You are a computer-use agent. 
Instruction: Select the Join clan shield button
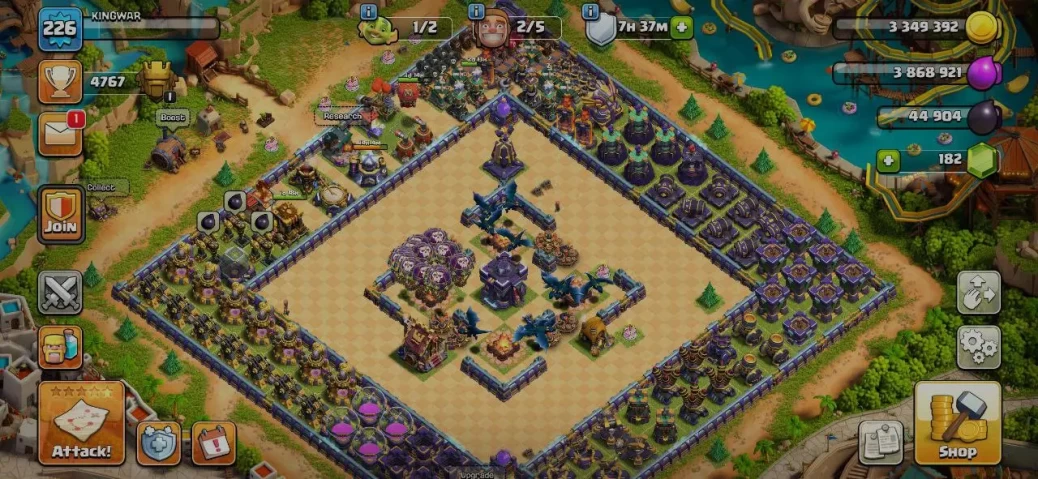point(60,213)
